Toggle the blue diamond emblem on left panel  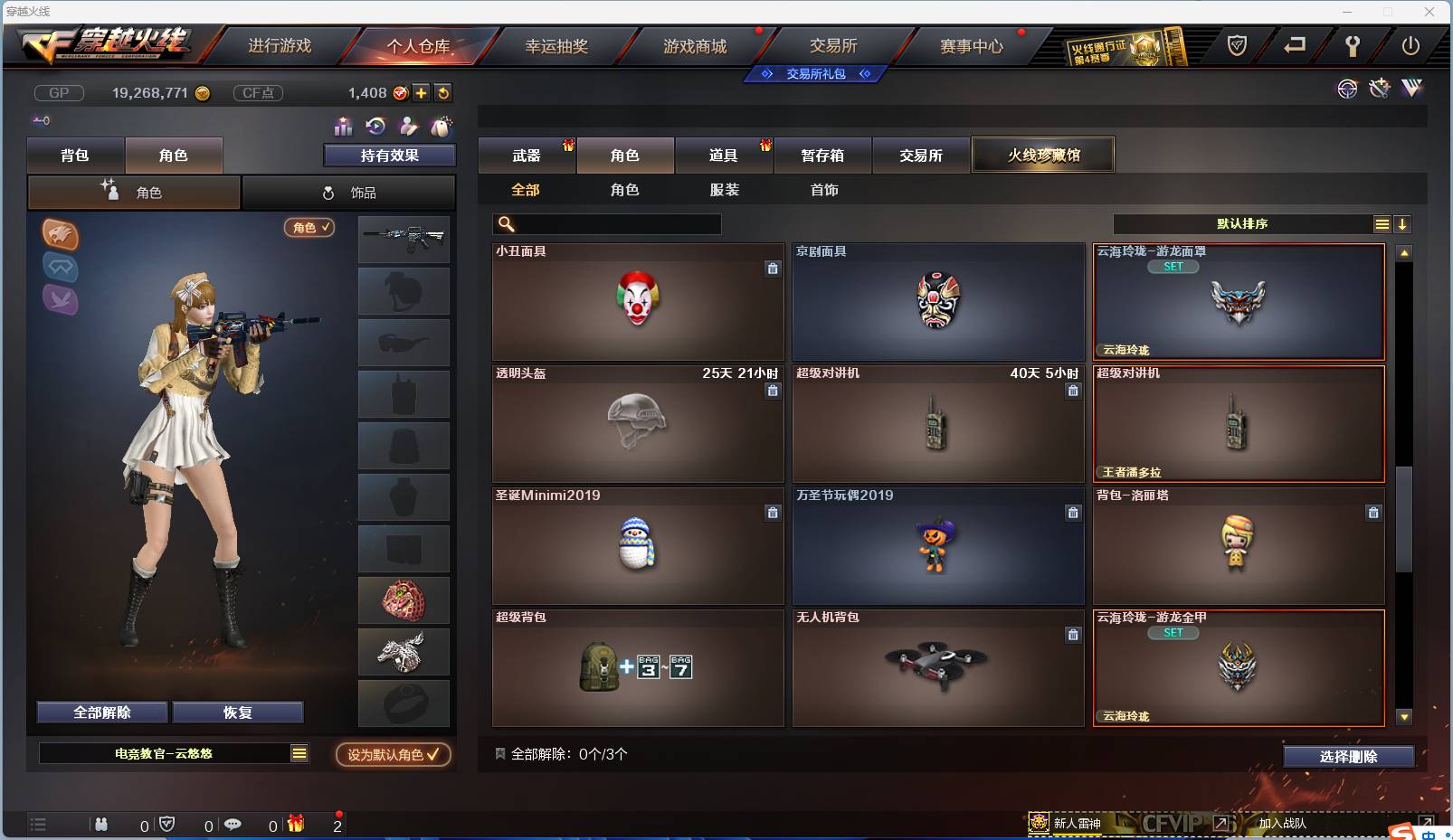[61, 267]
